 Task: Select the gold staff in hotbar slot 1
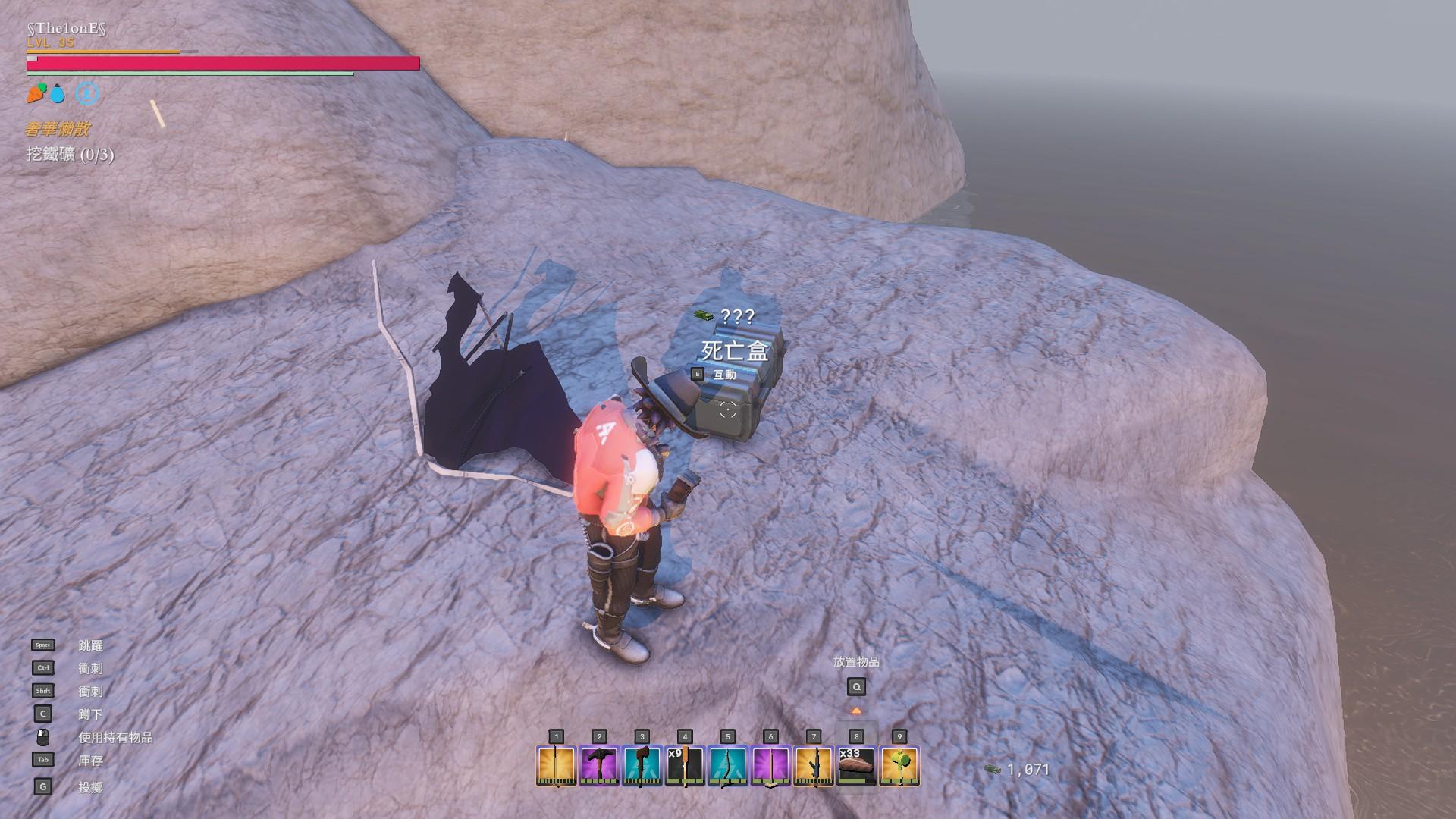coord(556,765)
